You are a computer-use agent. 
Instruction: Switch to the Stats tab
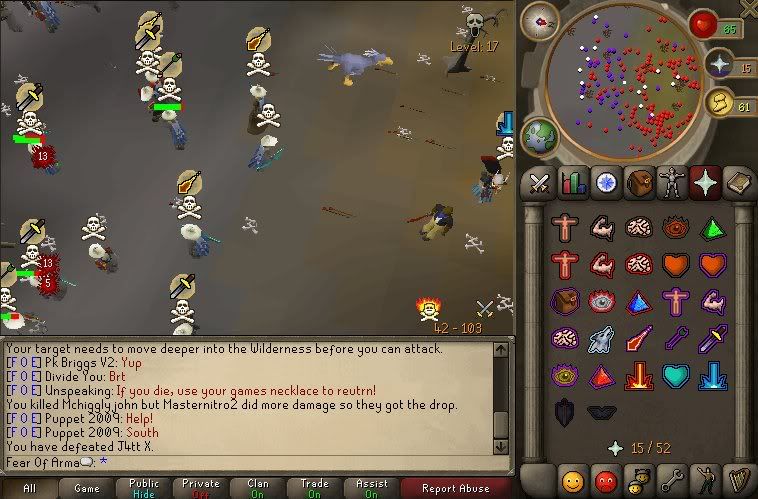(x=573, y=183)
